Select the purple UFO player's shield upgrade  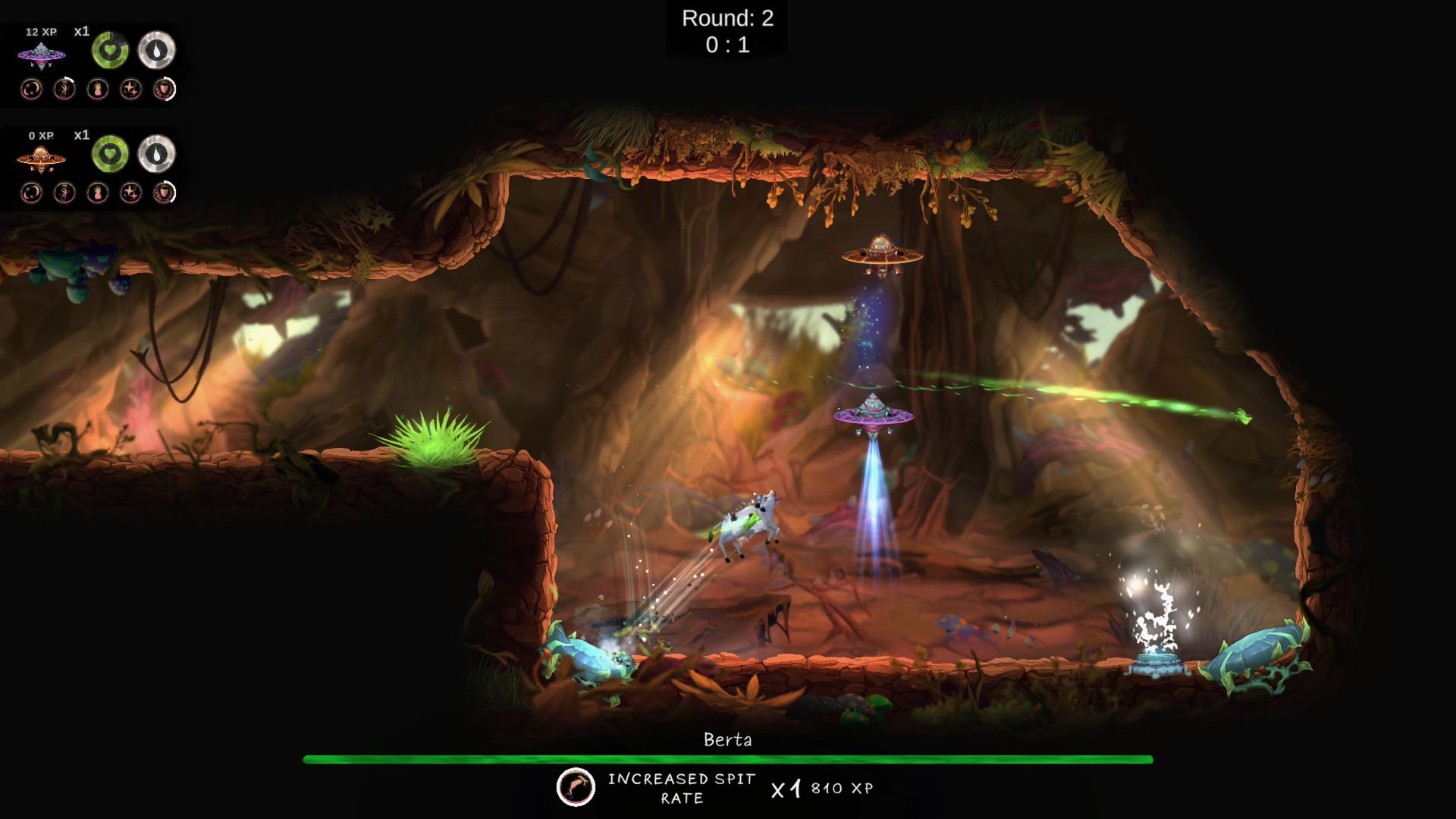pyautogui.click(x=164, y=89)
